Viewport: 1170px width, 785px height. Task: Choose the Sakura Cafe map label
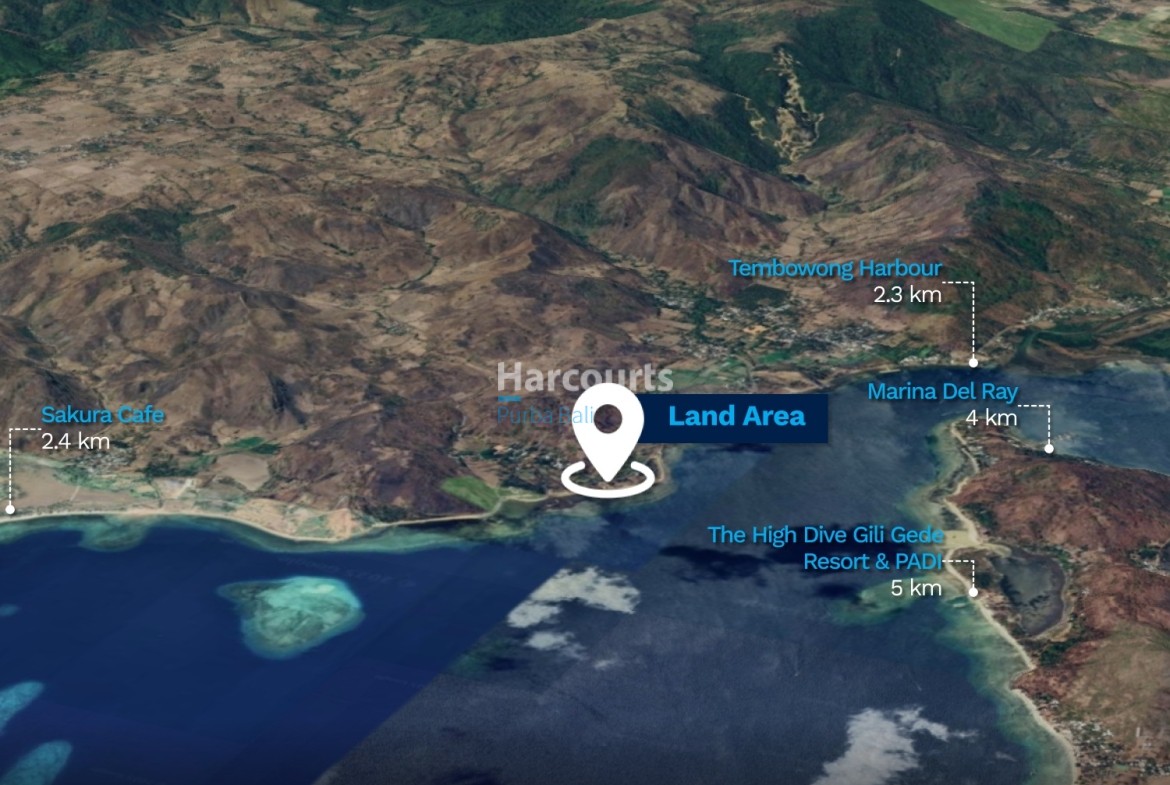(x=102, y=415)
